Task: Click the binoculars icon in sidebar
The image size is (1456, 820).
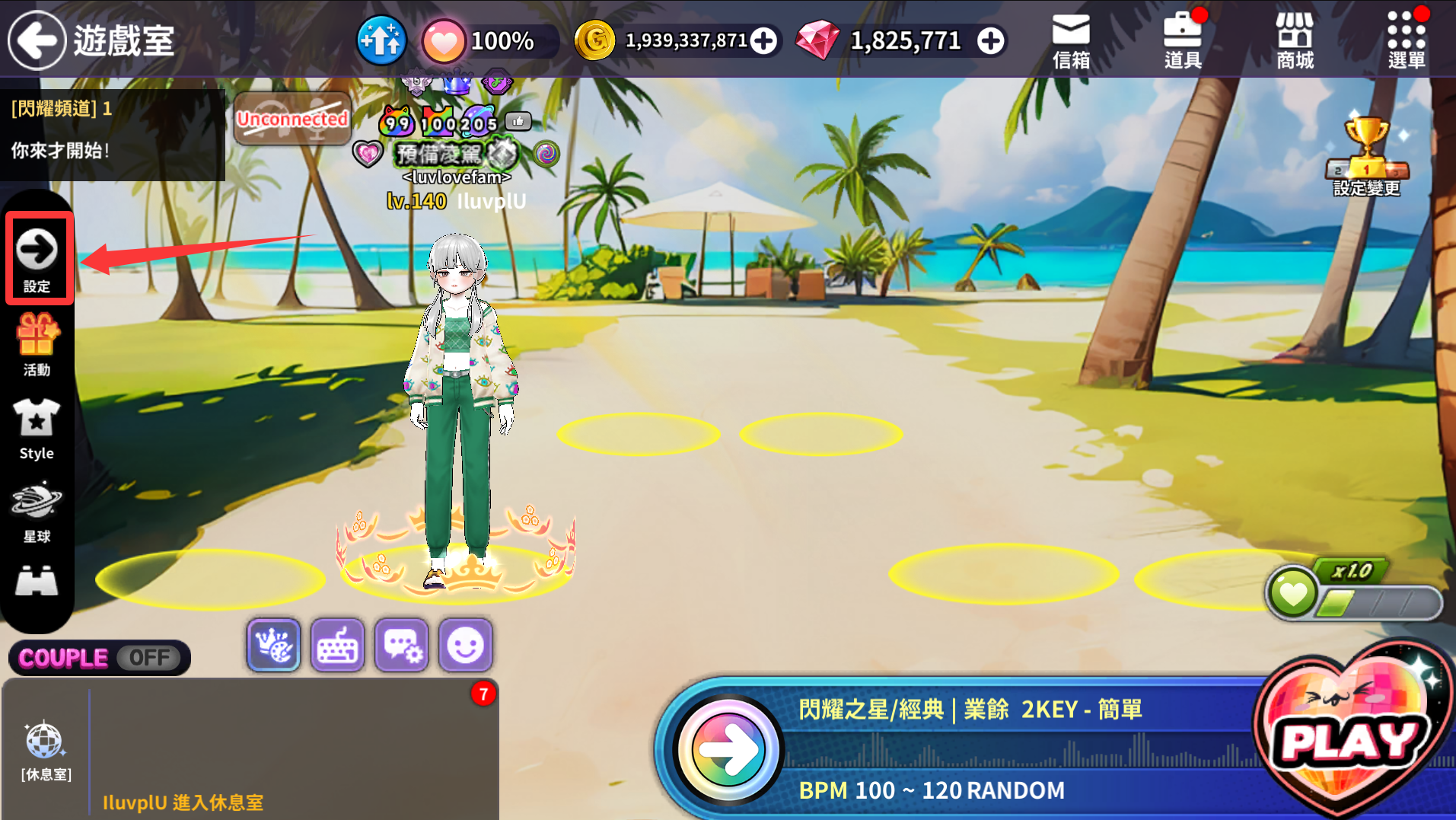Action: [37, 582]
